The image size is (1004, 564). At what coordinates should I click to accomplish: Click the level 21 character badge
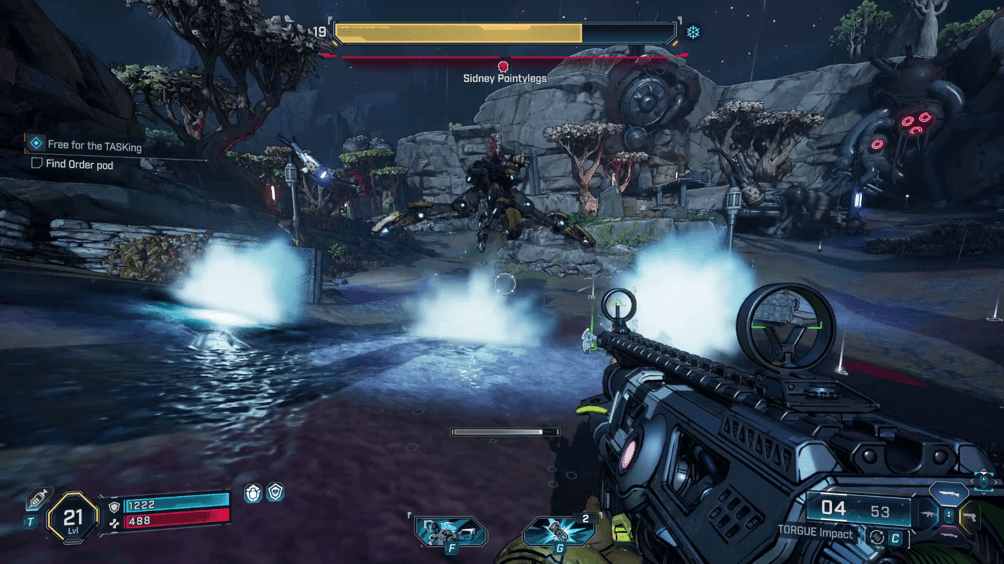73,517
